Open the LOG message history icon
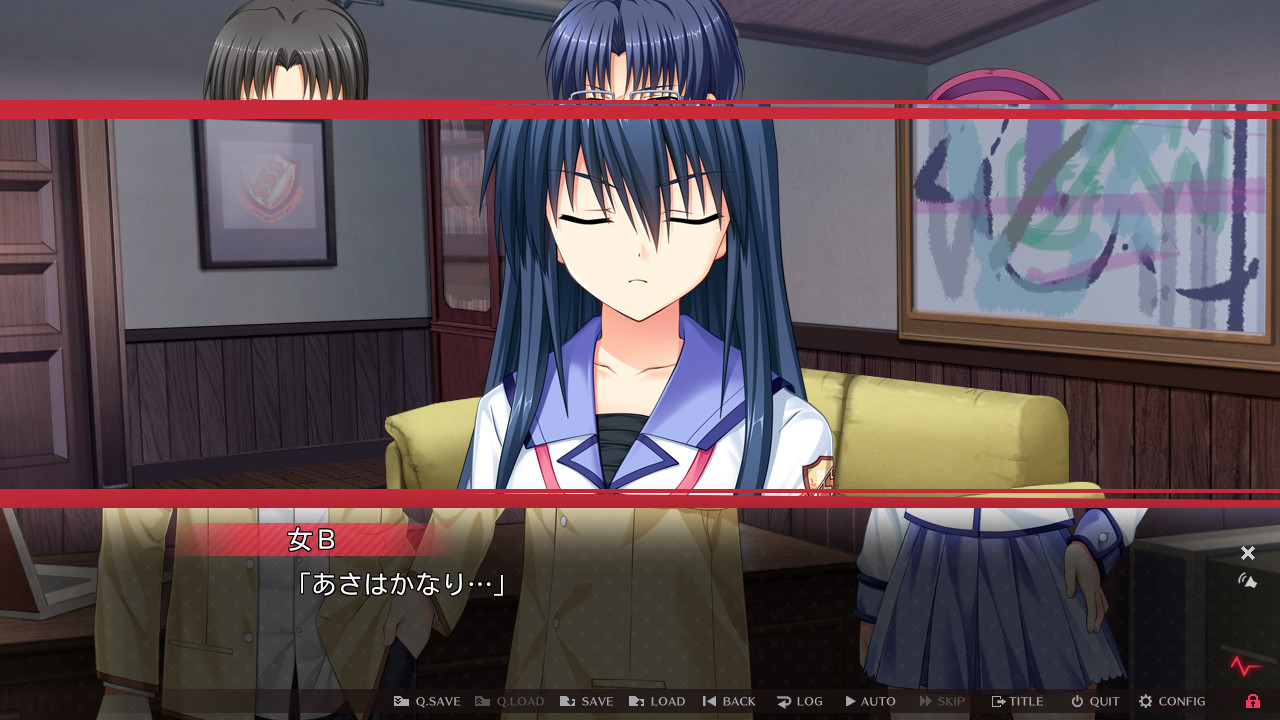The width and height of the screenshot is (1280, 720). click(x=800, y=701)
